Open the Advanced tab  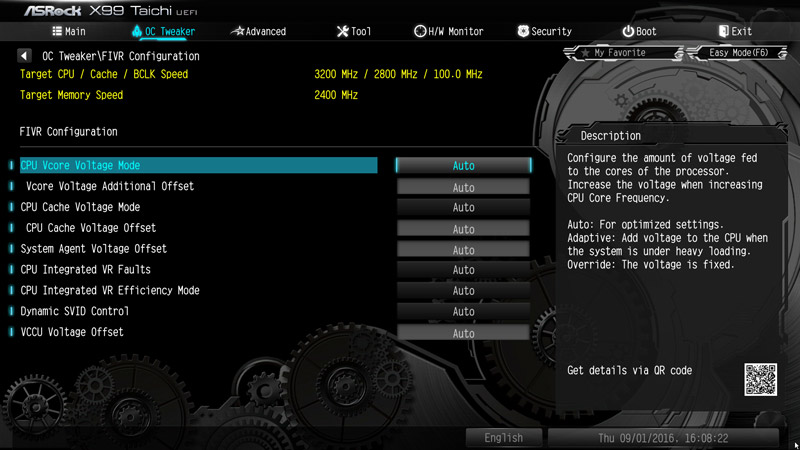(x=258, y=31)
